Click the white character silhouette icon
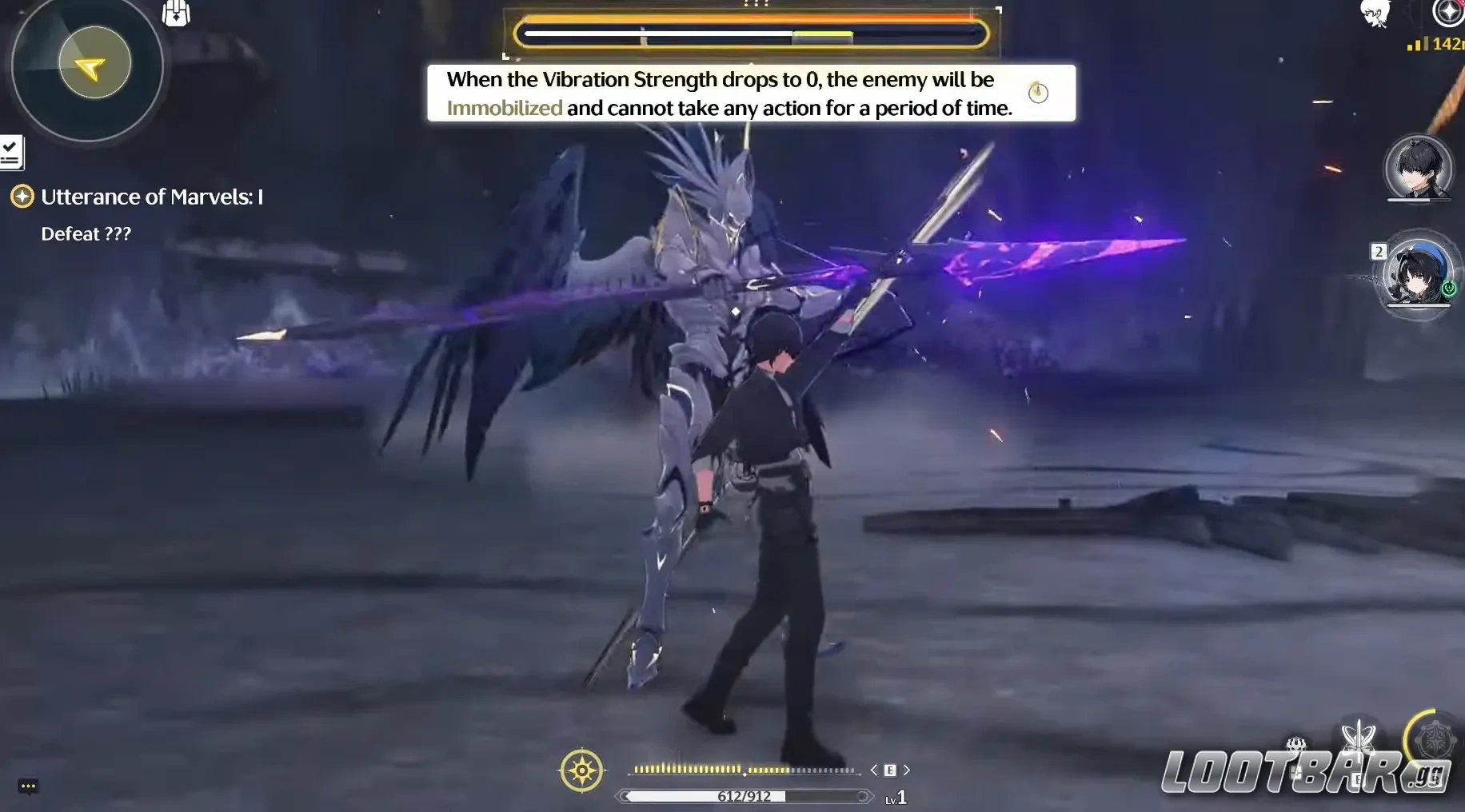 [x=1375, y=13]
